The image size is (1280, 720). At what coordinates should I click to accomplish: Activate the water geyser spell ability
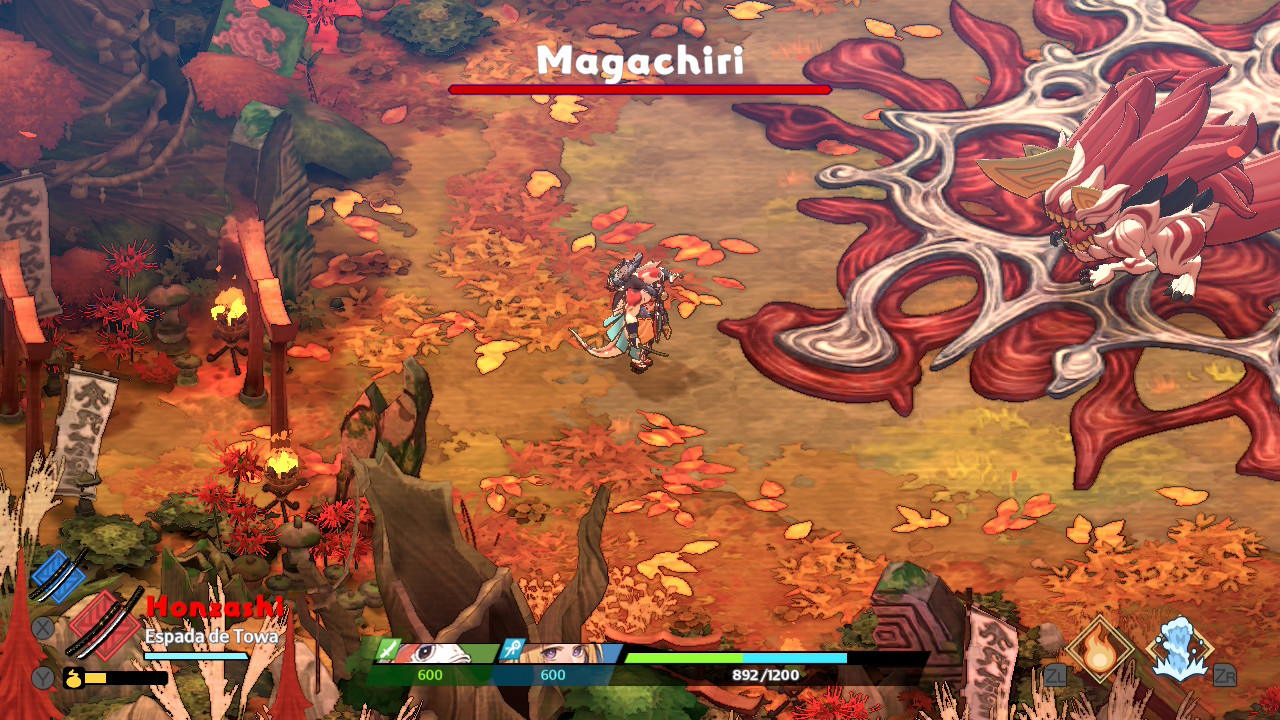(x=1180, y=649)
